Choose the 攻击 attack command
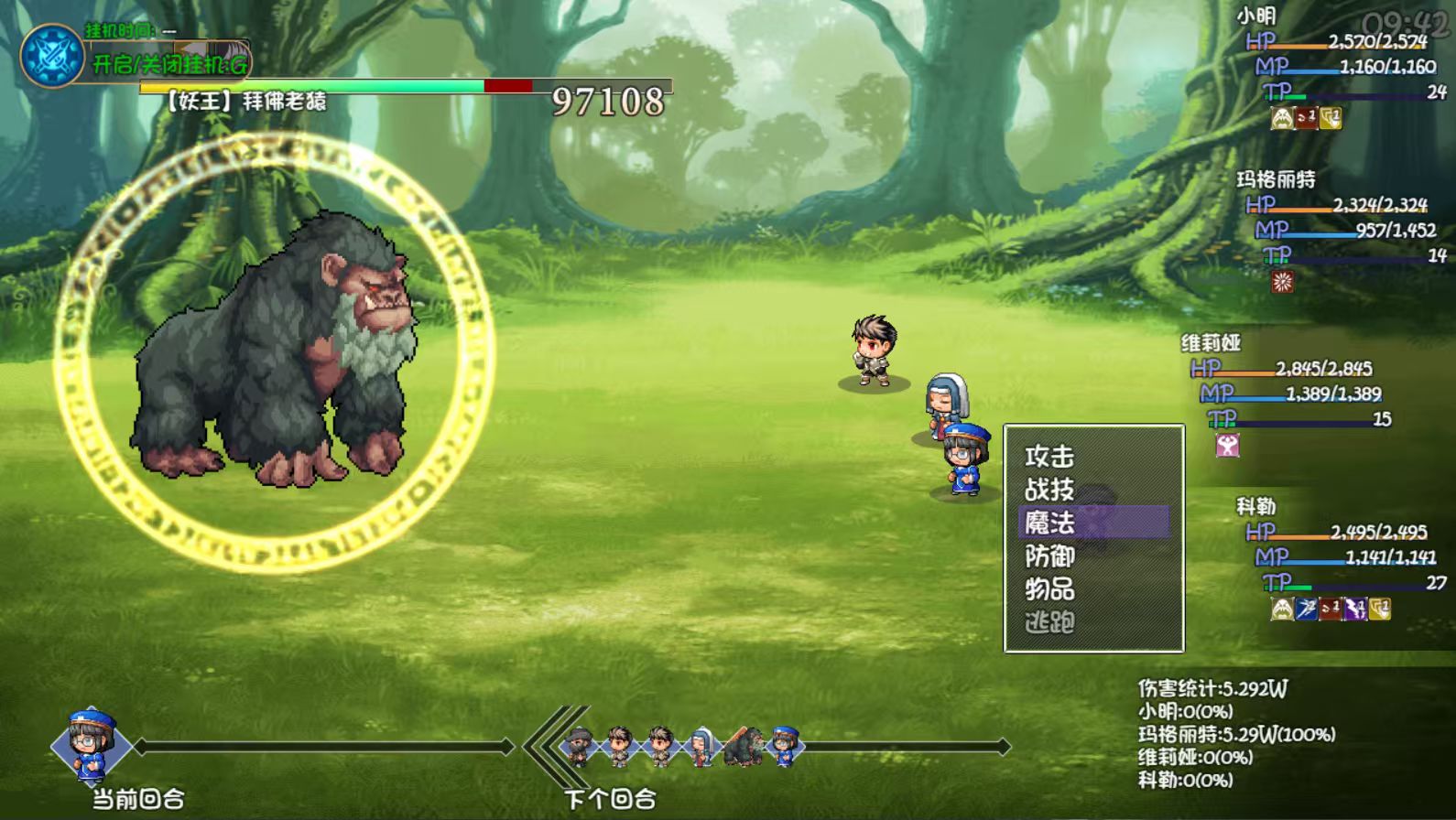 pyautogui.click(x=1049, y=456)
